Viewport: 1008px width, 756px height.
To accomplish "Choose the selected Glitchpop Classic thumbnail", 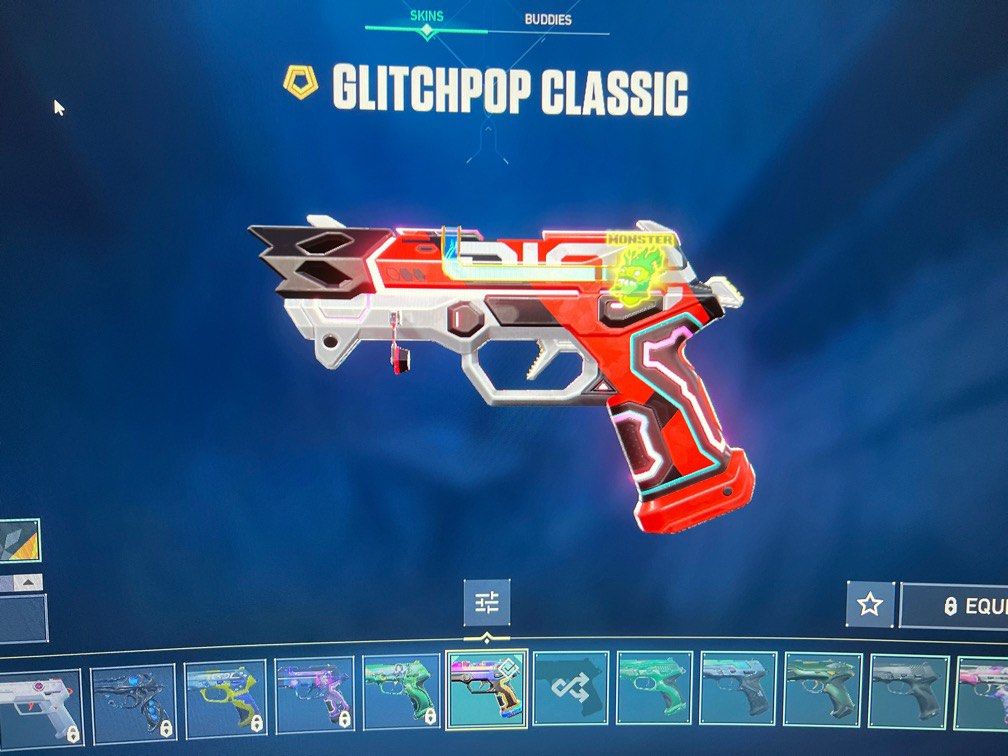I will (x=487, y=690).
